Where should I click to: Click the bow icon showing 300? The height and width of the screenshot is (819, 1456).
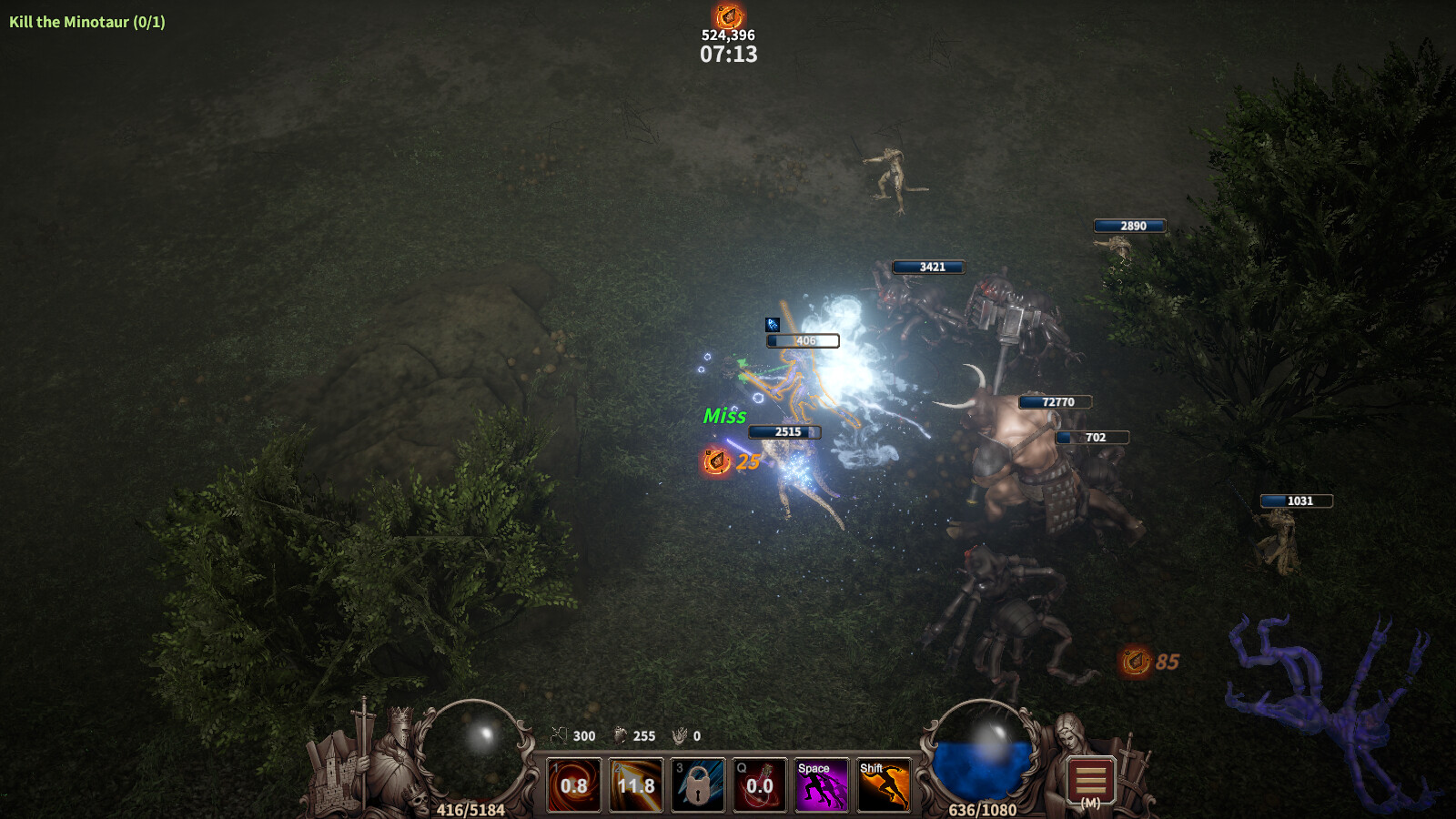click(x=561, y=736)
